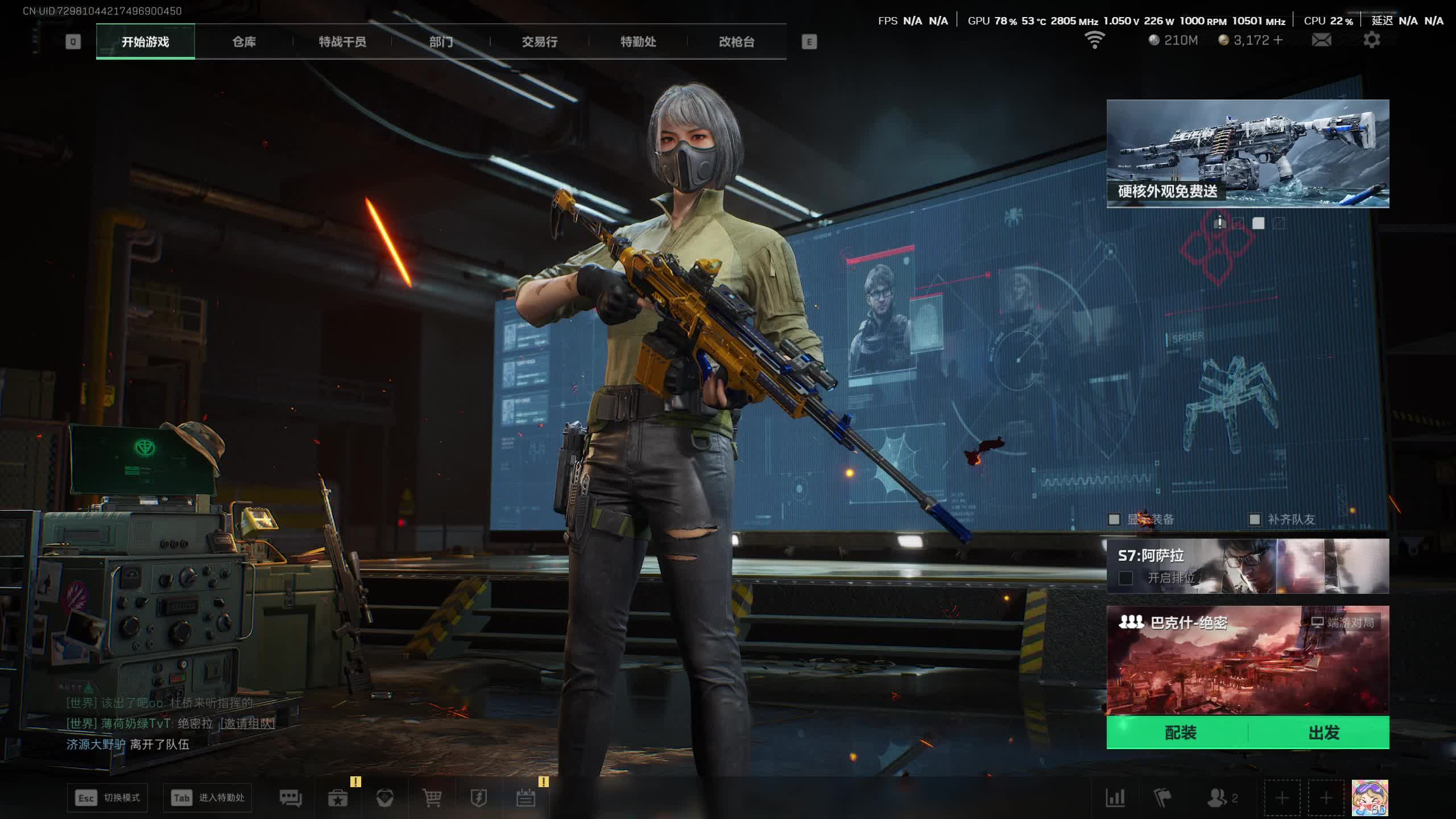Open the shopping cart store icon
The height and width of the screenshot is (819, 1456).
(x=432, y=798)
